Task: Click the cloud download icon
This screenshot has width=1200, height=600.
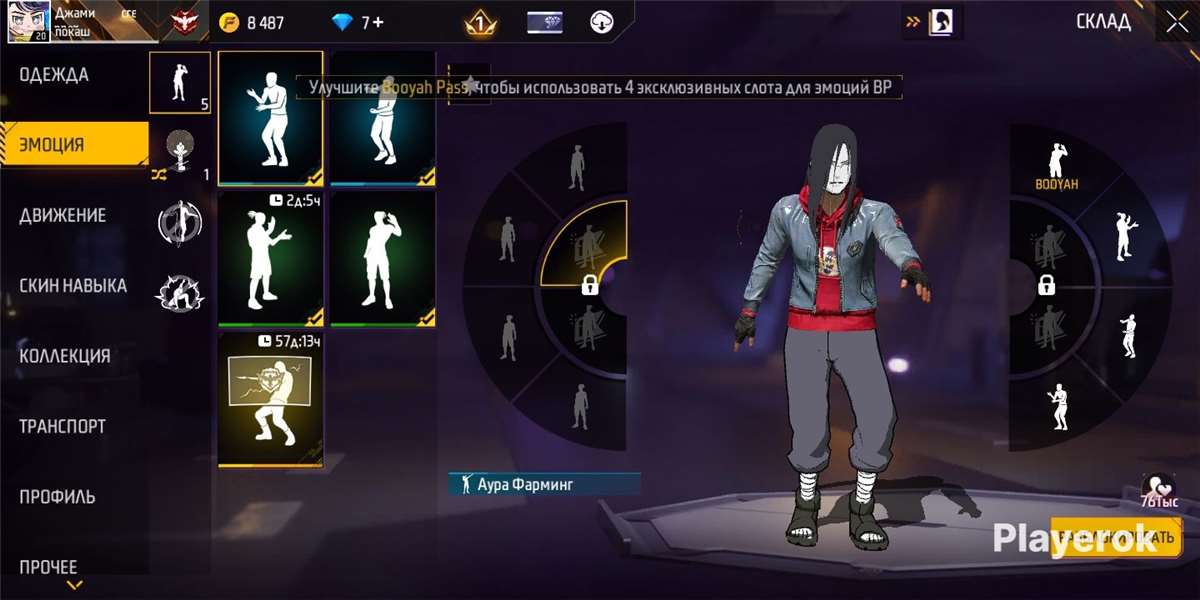Action: (x=601, y=22)
